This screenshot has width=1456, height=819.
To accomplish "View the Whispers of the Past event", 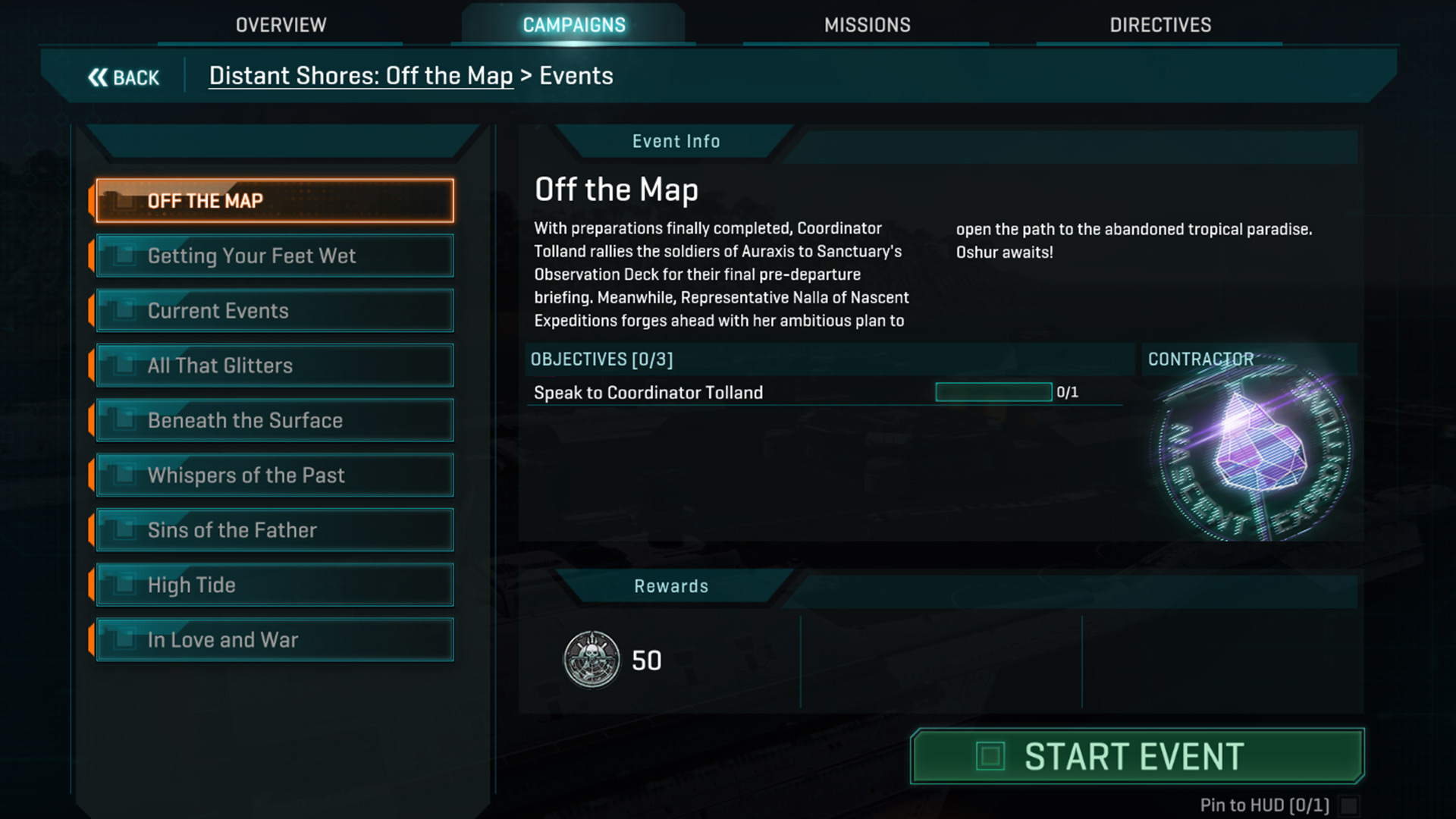I will pos(275,475).
